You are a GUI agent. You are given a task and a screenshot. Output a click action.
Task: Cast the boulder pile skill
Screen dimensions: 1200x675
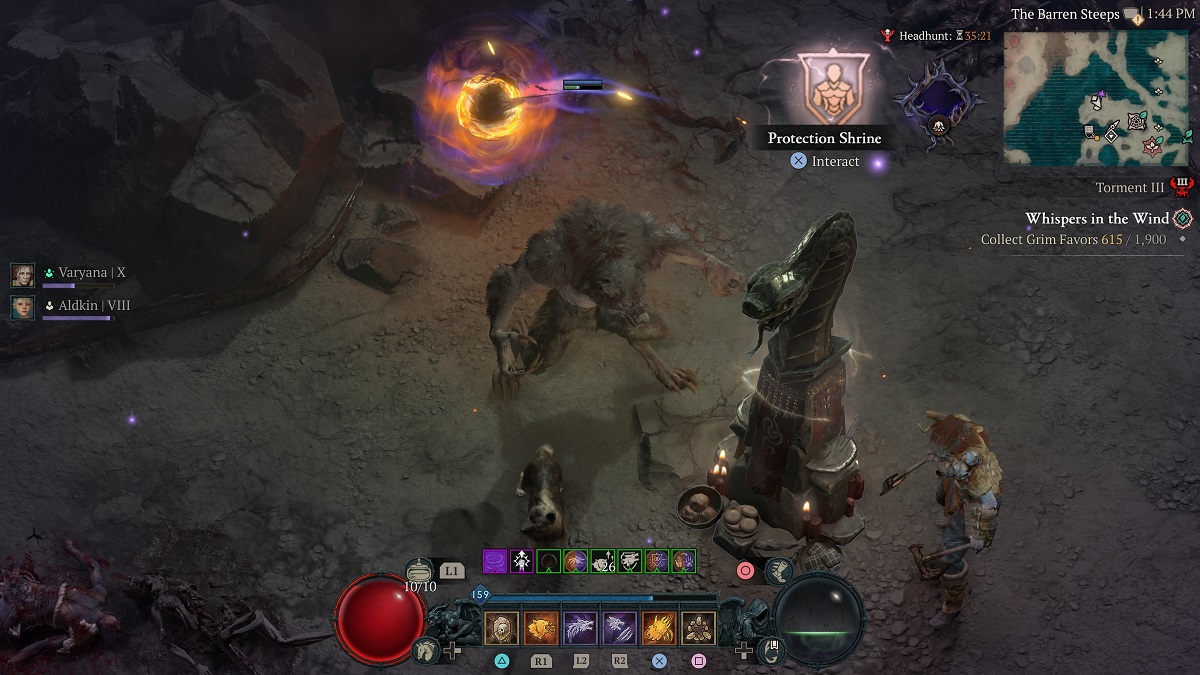click(x=698, y=628)
